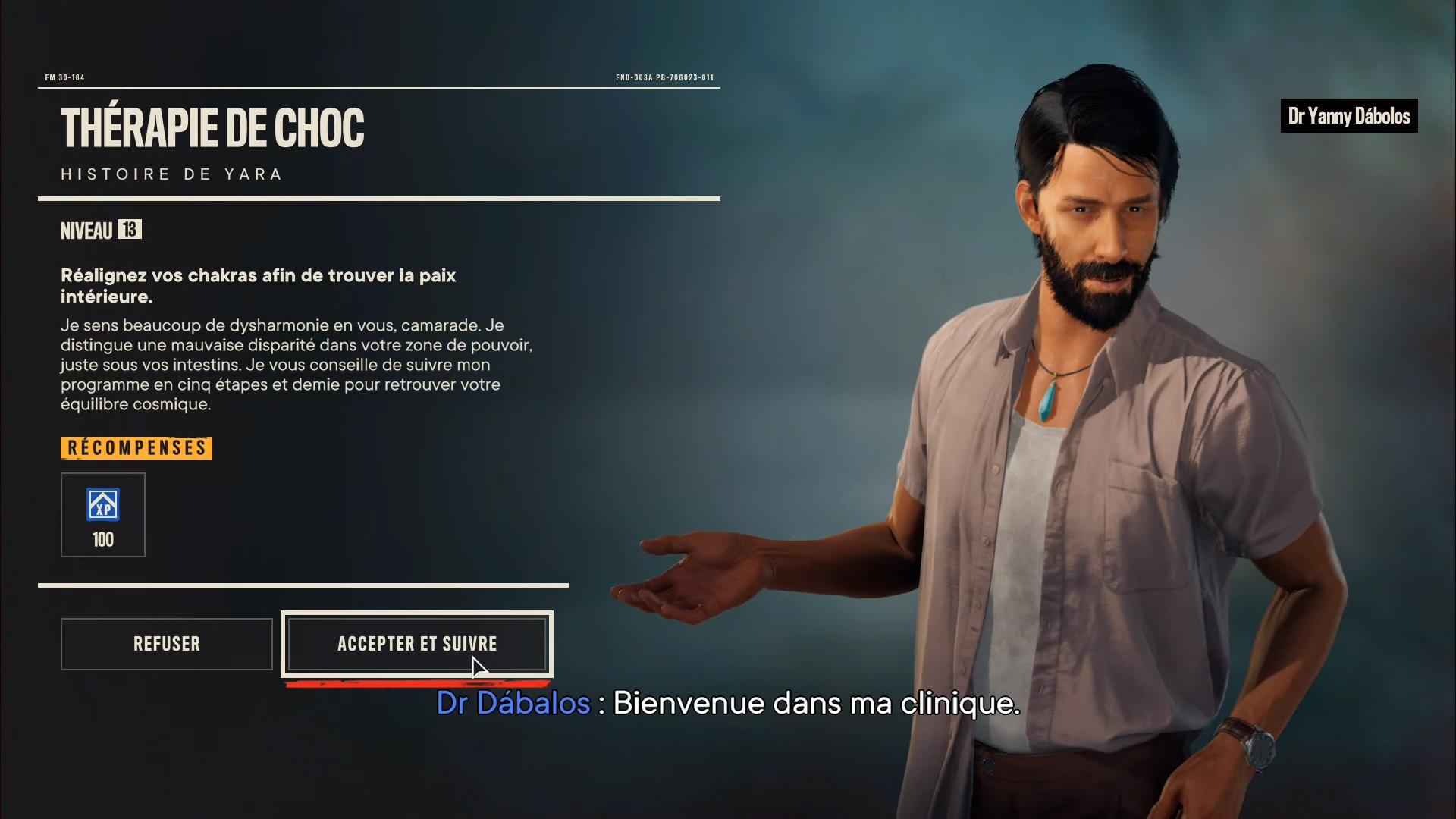
Task: Click the FND-003A PB-706023-011 code
Action: coord(665,77)
